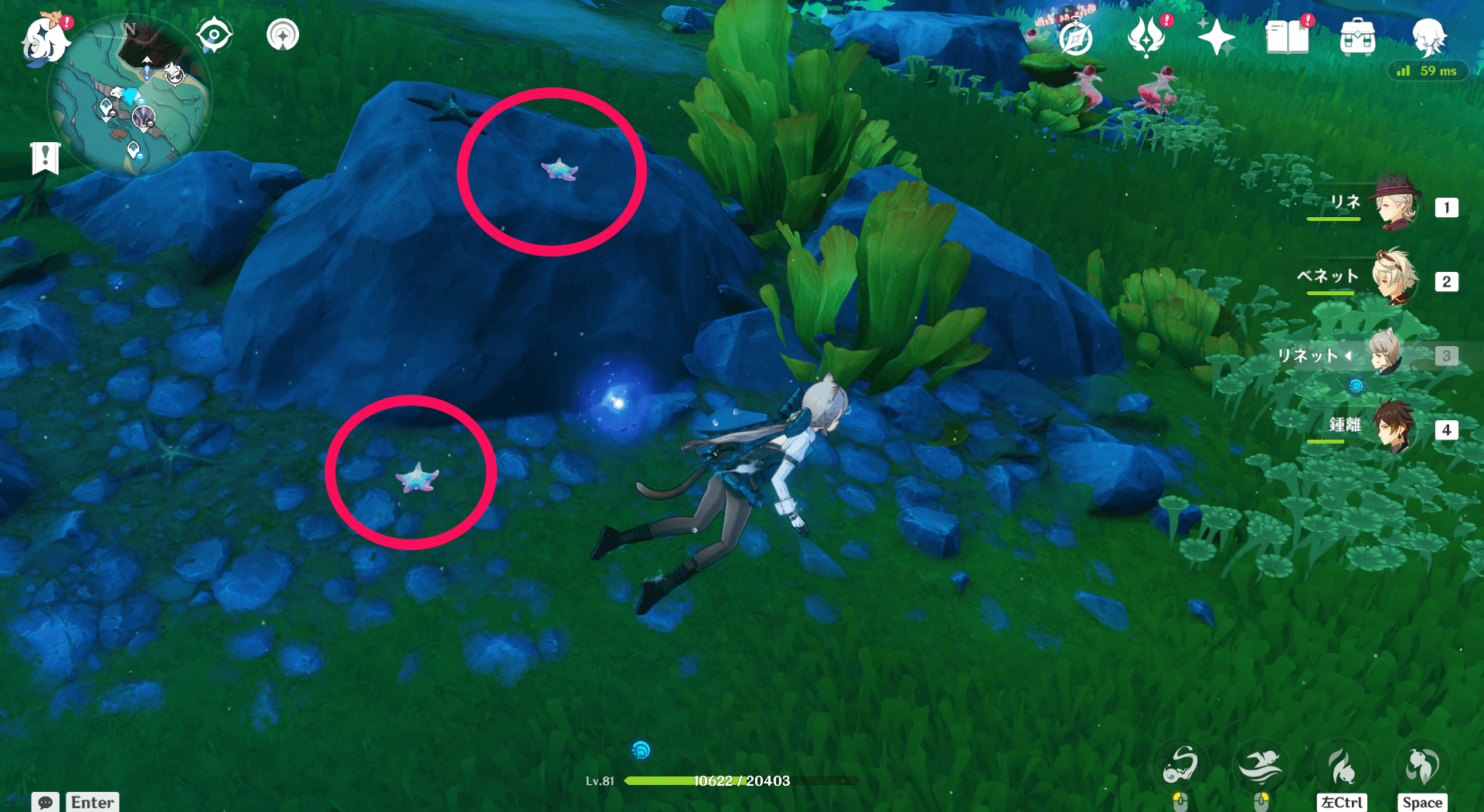Screen dimensions: 1484x812
Task: Open the character menu portrait icon
Action: pos(1431,36)
